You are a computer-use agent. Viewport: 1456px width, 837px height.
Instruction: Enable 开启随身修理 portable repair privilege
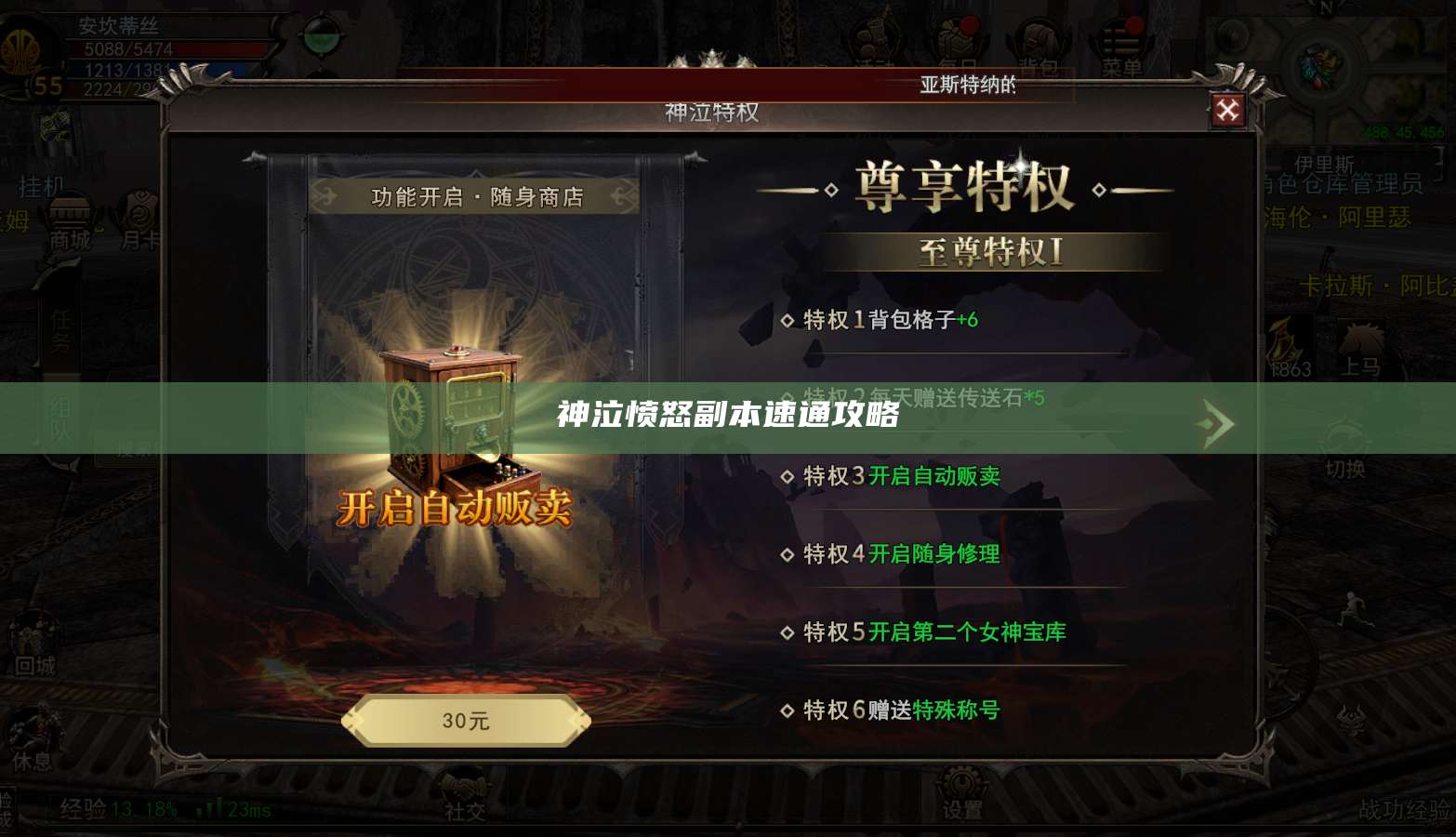click(x=933, y=555)
